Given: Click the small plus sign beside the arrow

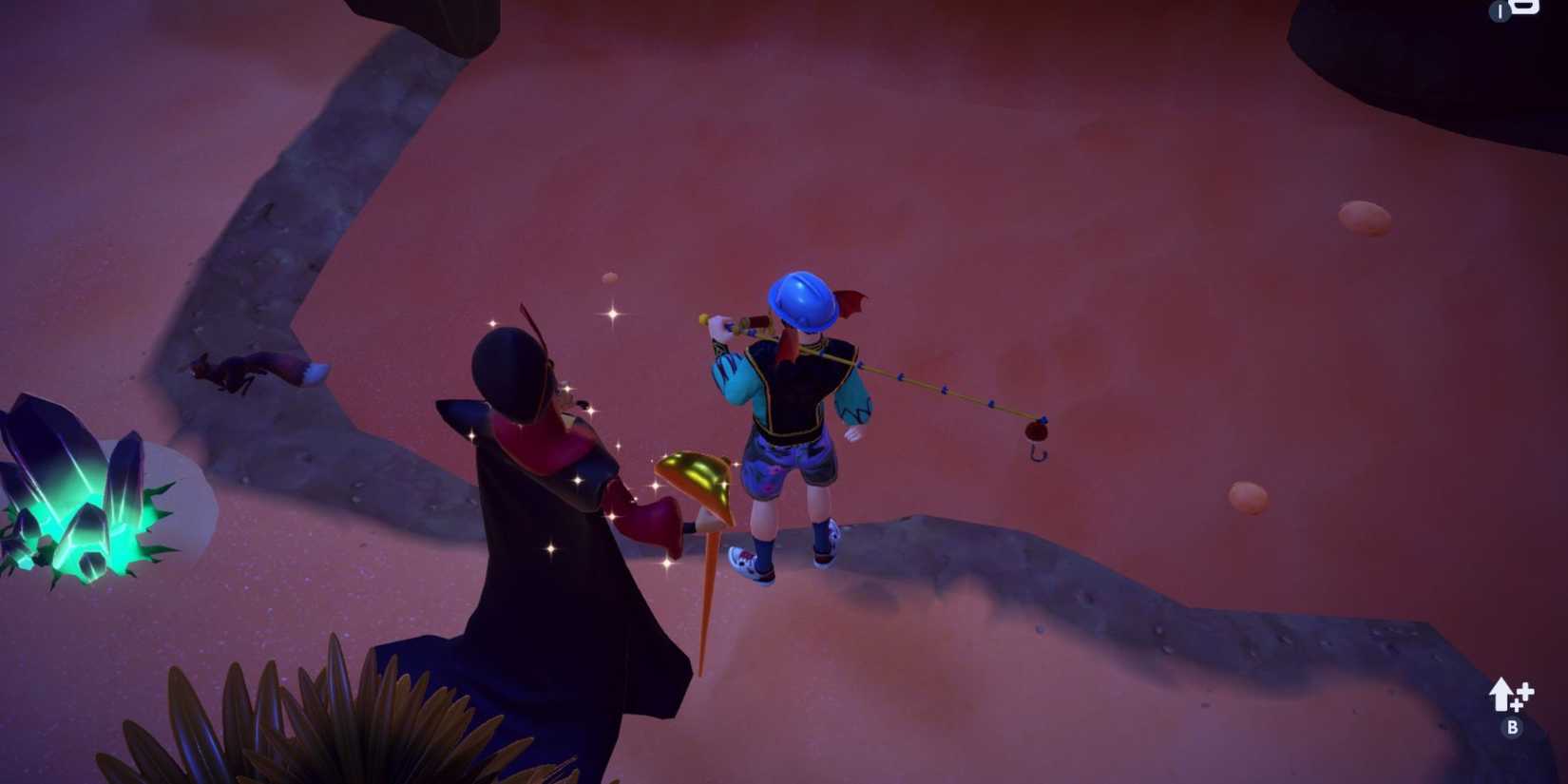Looking at the screenshot, I should 1517,706.
